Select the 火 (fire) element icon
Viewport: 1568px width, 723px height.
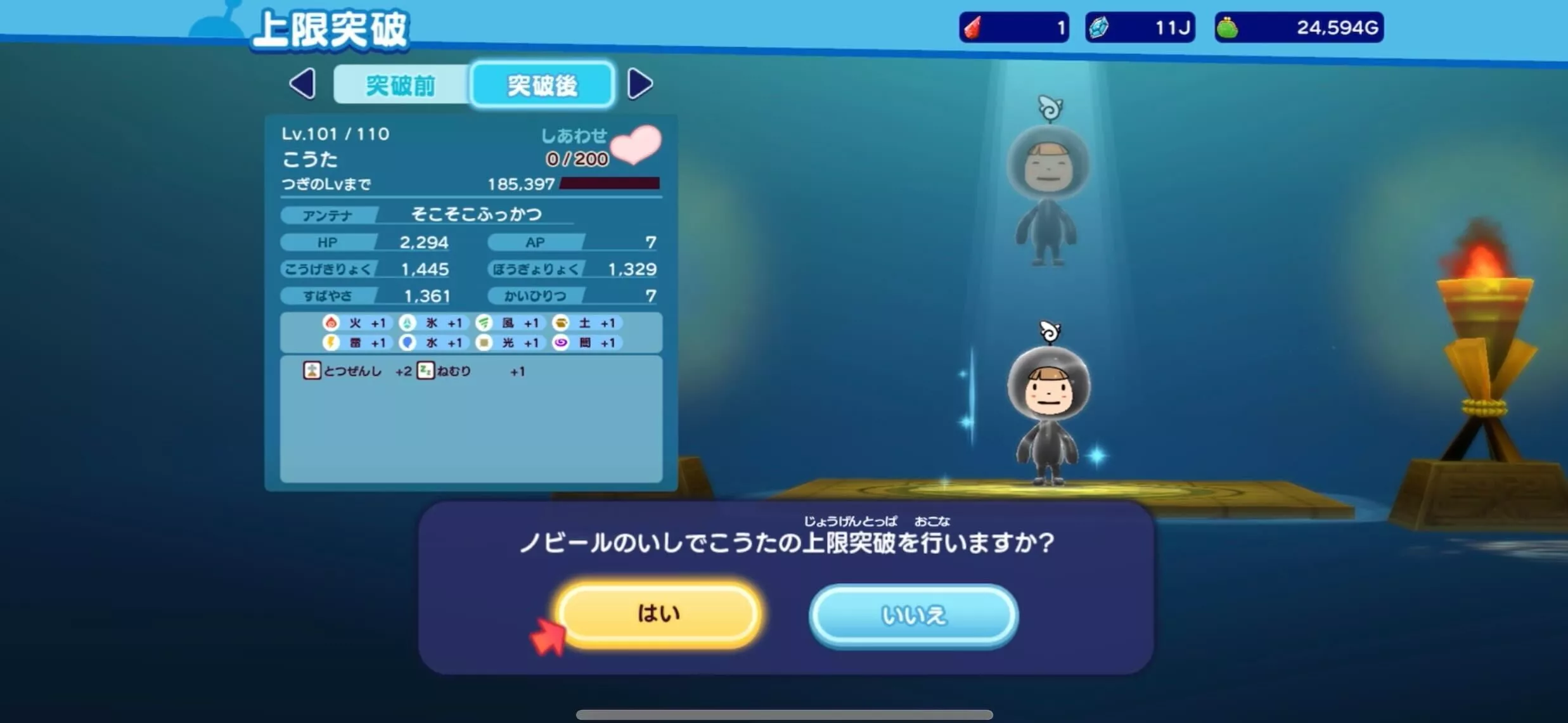[x=330, y=323]
